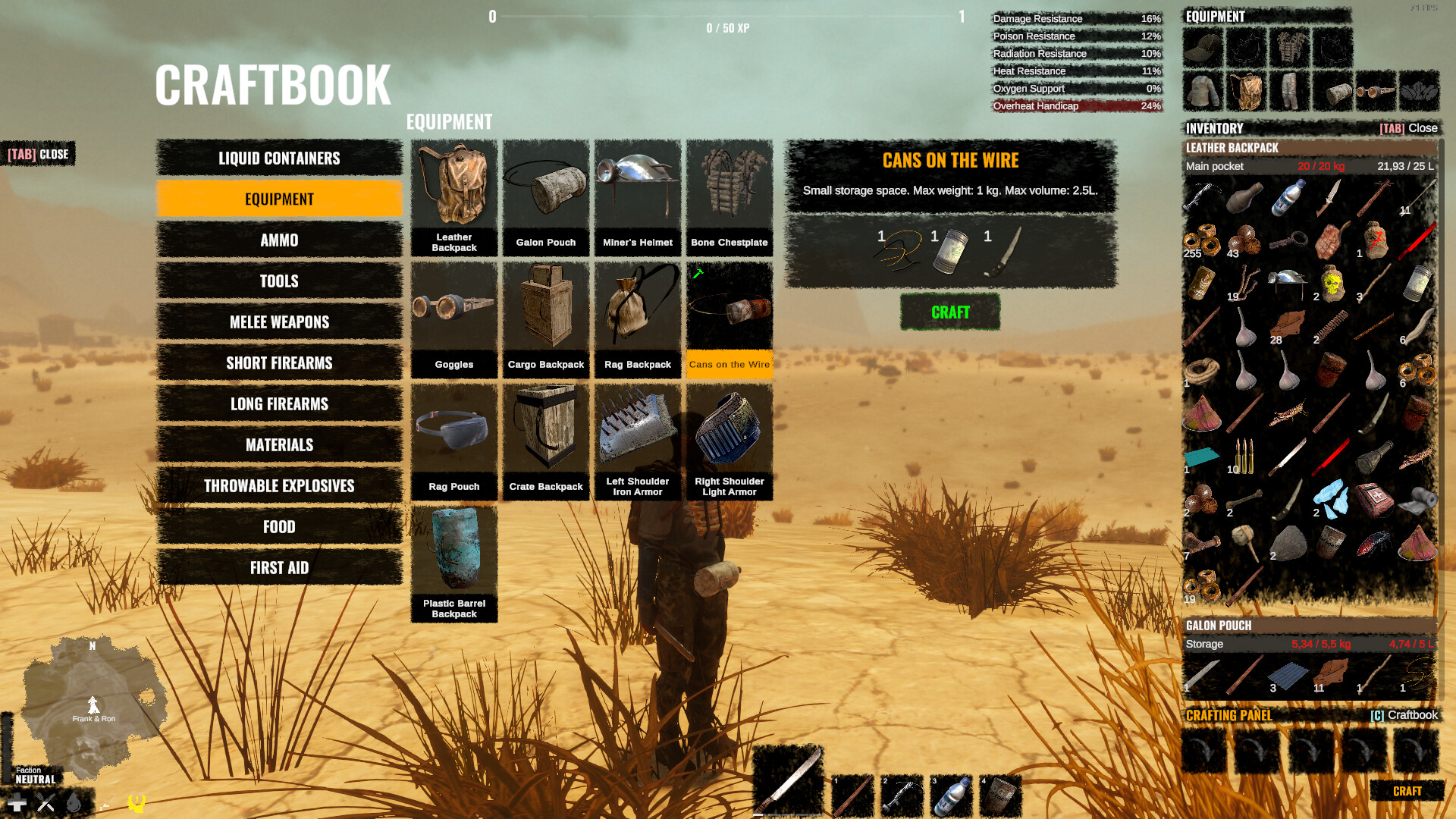This screenshot has width=1456, height=819.
Task: Click the Galon Pouch storage weight display
Action: [1319, 643]
